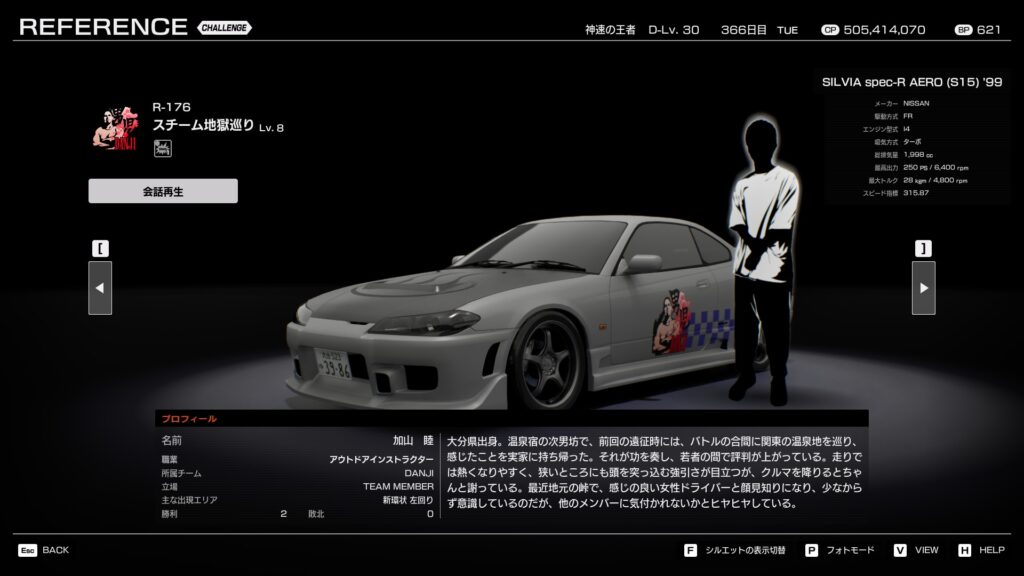Image resolution: width=1024 pixels, height=576 pixels.
Task: Play the conversation with 会話再生 button
Action: pos(163,191)
